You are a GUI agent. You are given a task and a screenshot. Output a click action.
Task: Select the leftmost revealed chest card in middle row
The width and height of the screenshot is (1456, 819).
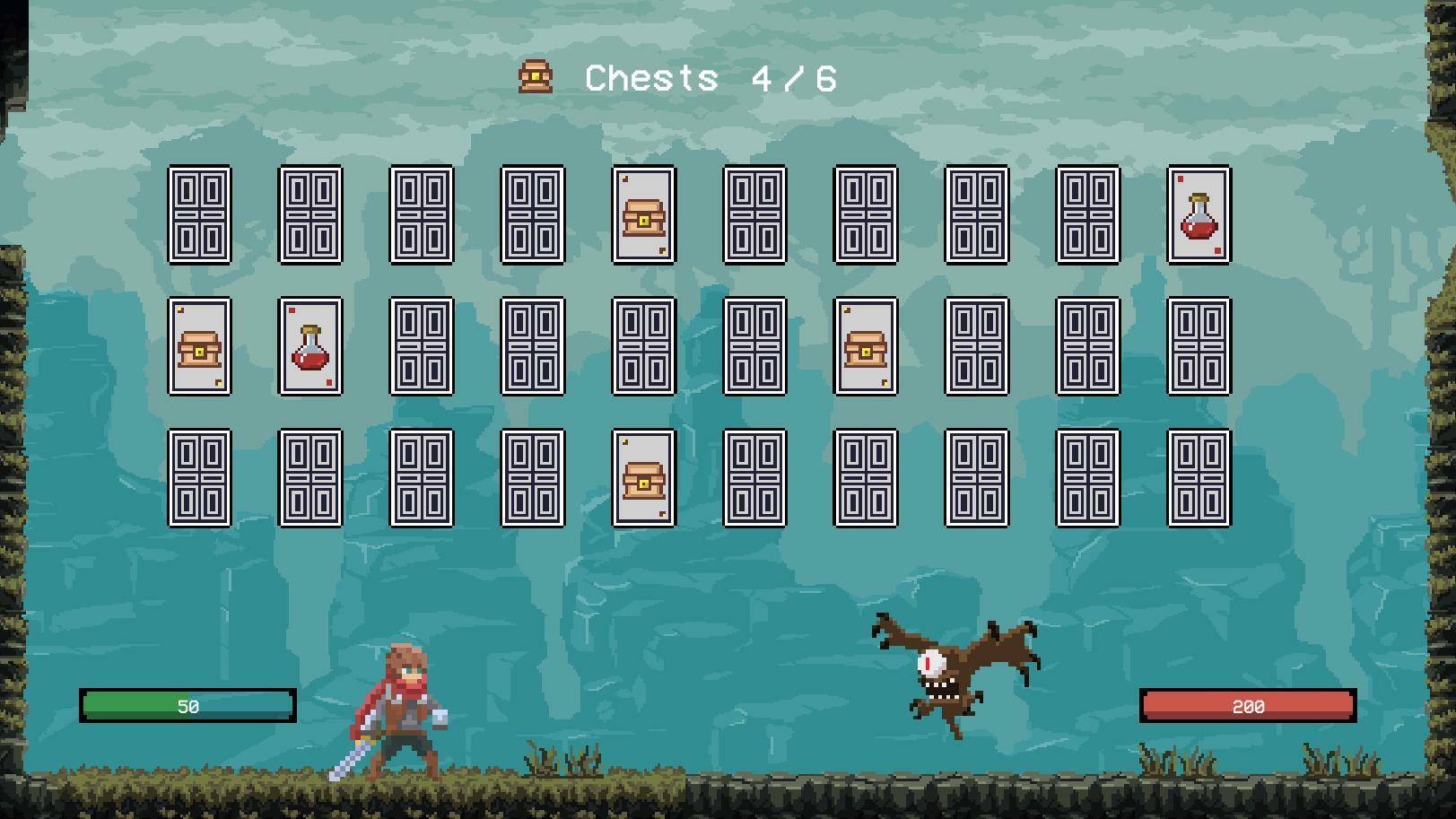pyautogui.click(x=201, y=349)
